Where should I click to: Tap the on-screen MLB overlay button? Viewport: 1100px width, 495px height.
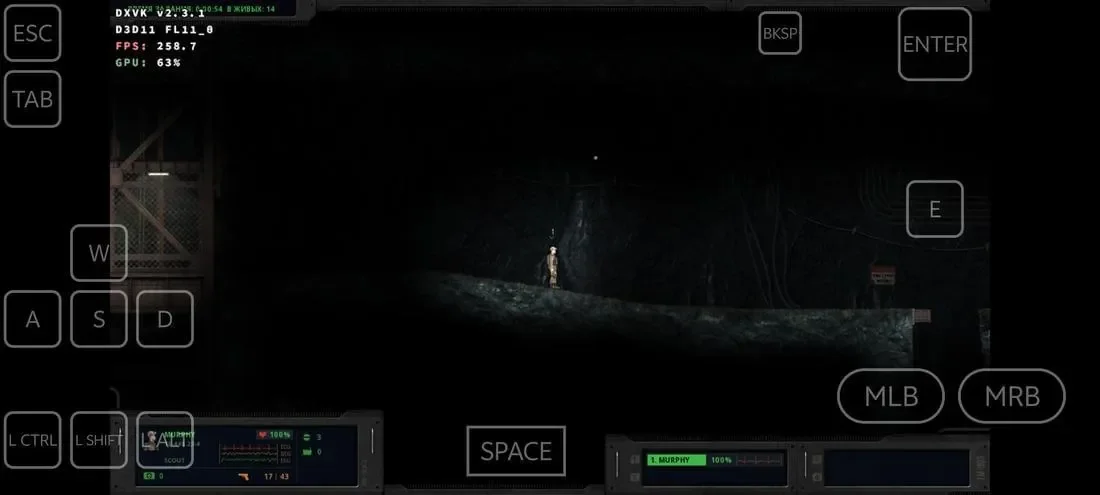point(890,396)
